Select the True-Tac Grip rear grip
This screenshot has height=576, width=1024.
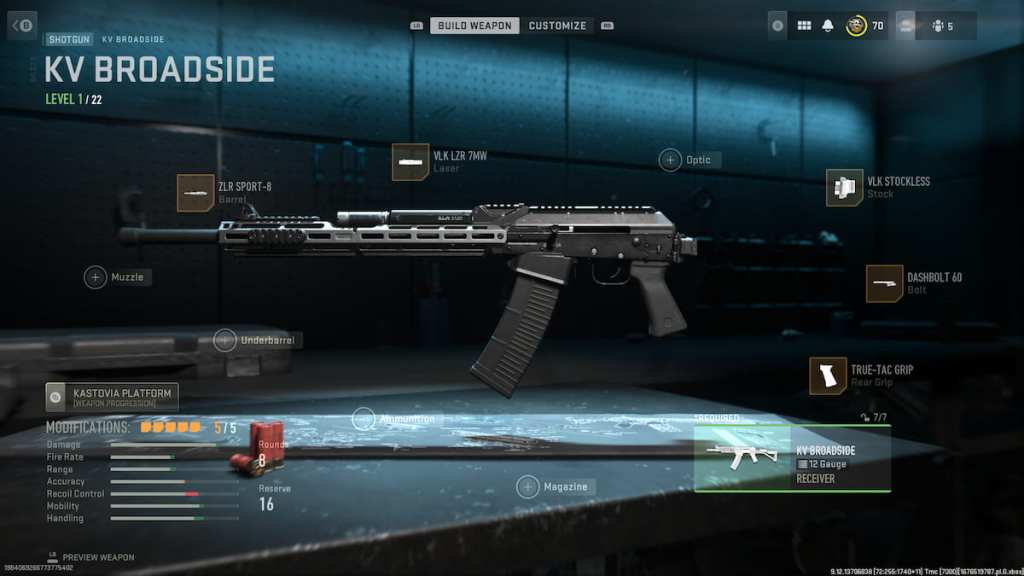828,375
